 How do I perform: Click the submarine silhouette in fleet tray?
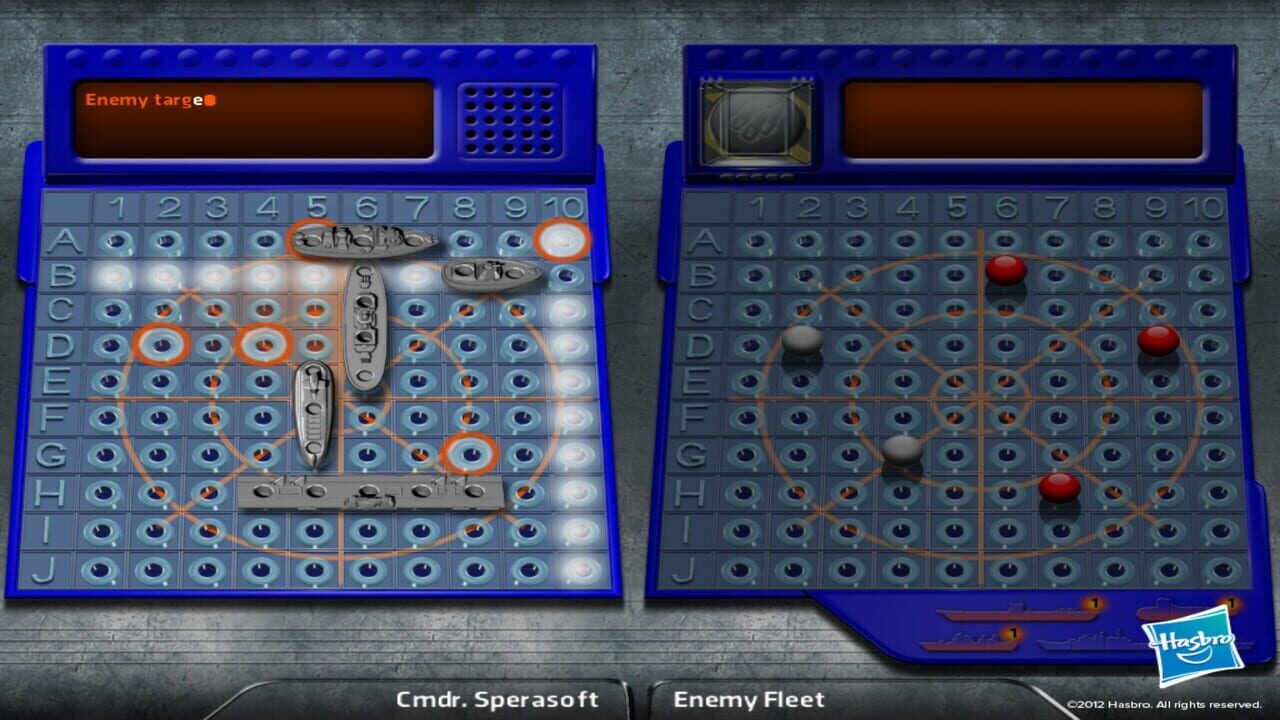coord(1160,610)
